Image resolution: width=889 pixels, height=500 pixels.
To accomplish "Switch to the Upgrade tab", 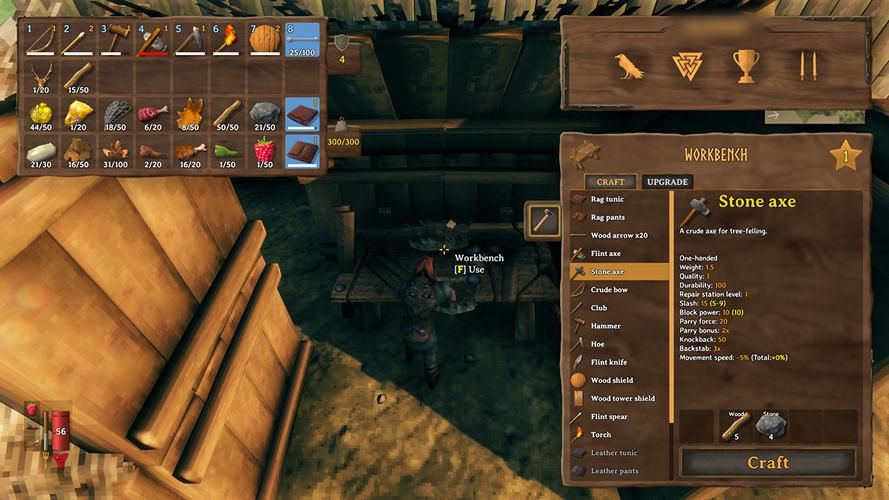I will [667, 182].
